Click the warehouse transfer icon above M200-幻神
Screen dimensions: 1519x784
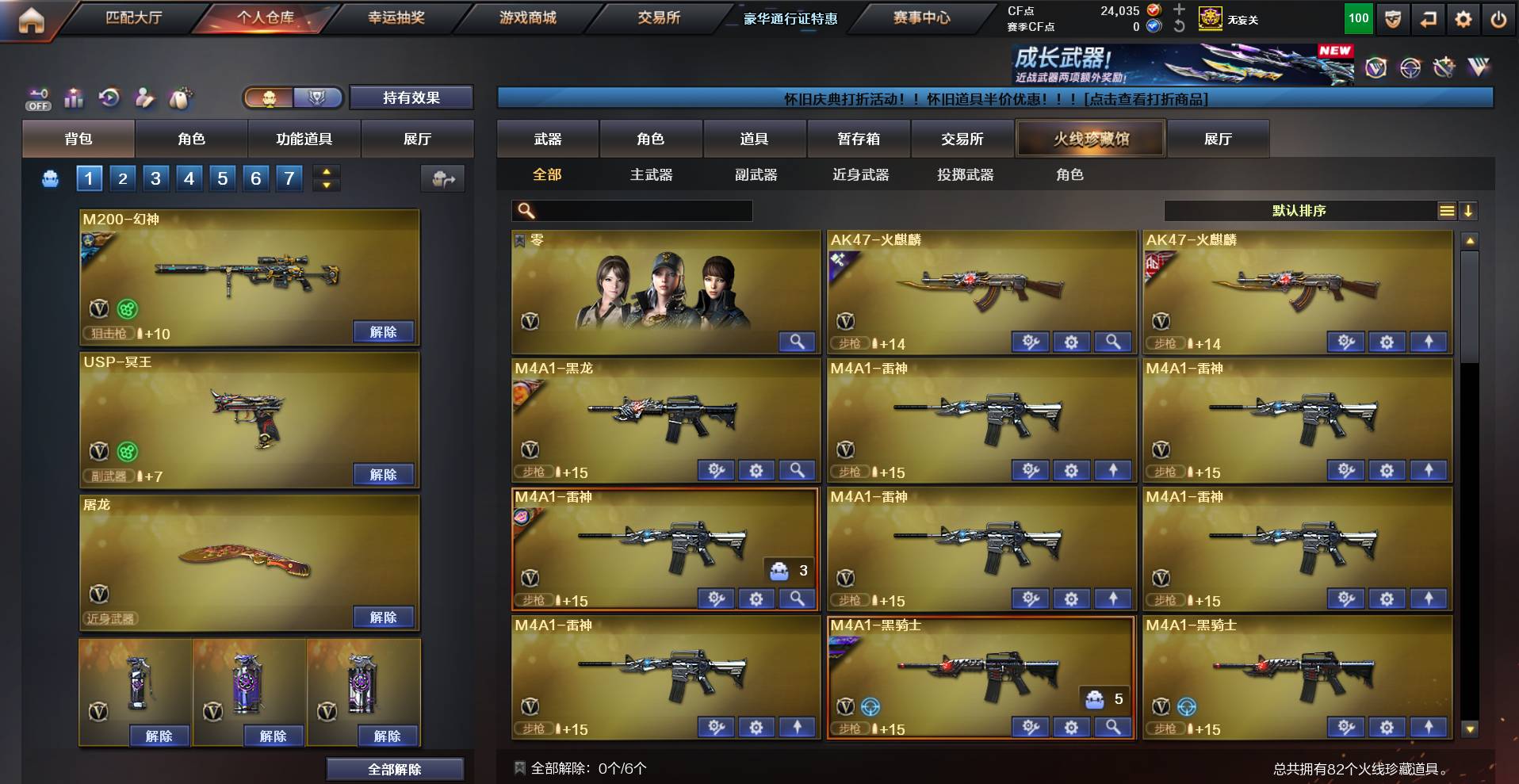pos(444,179)
